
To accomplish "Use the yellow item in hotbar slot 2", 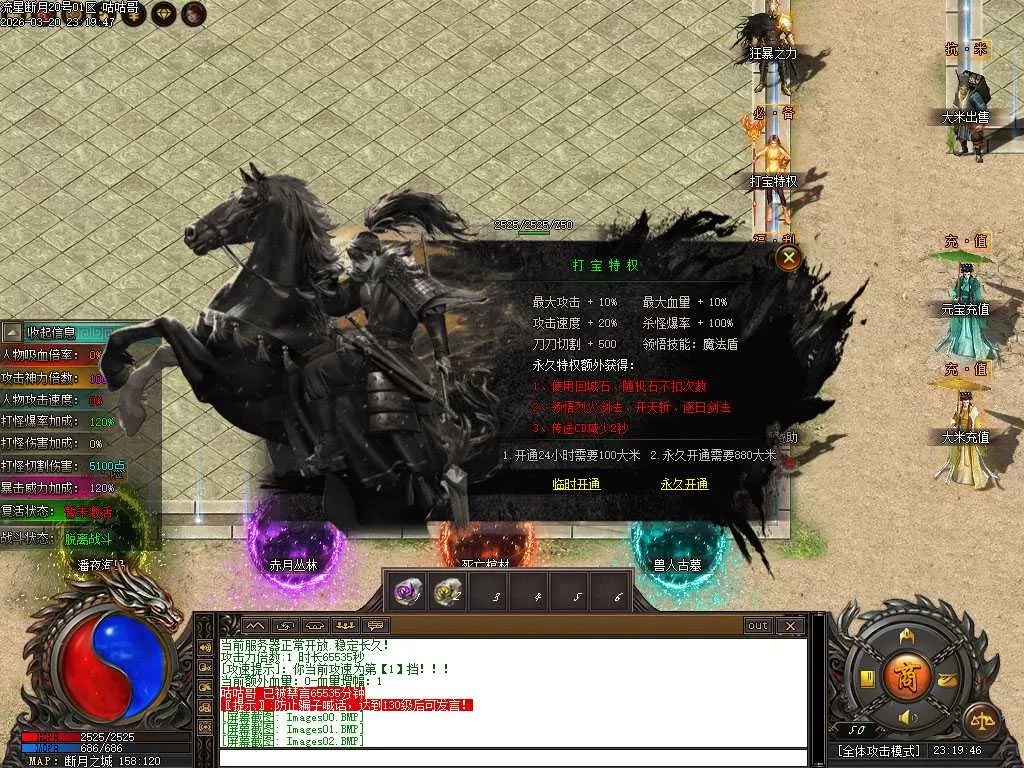I will click(448, 592).
